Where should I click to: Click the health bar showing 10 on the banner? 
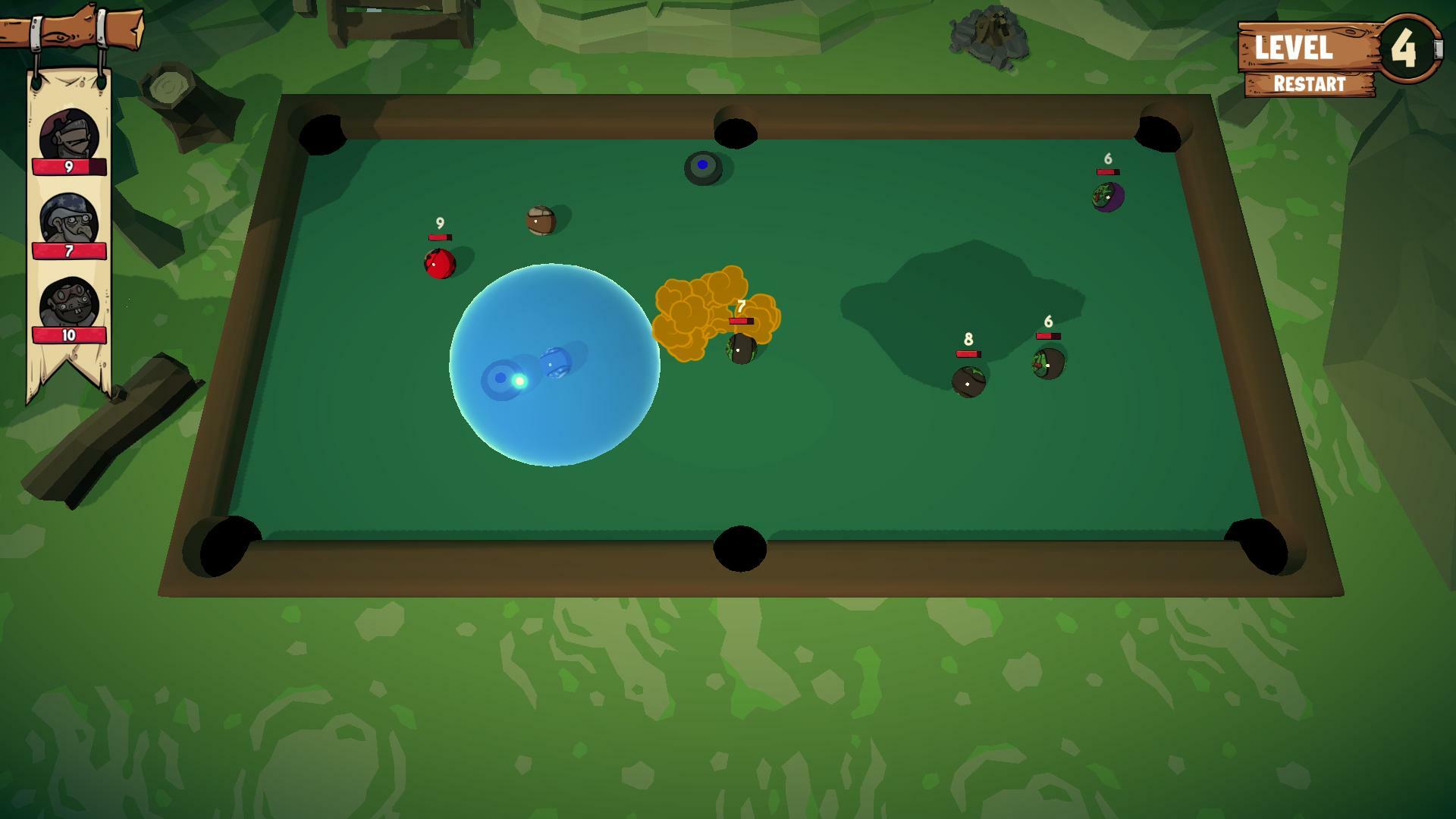click(x=68, y=335)
